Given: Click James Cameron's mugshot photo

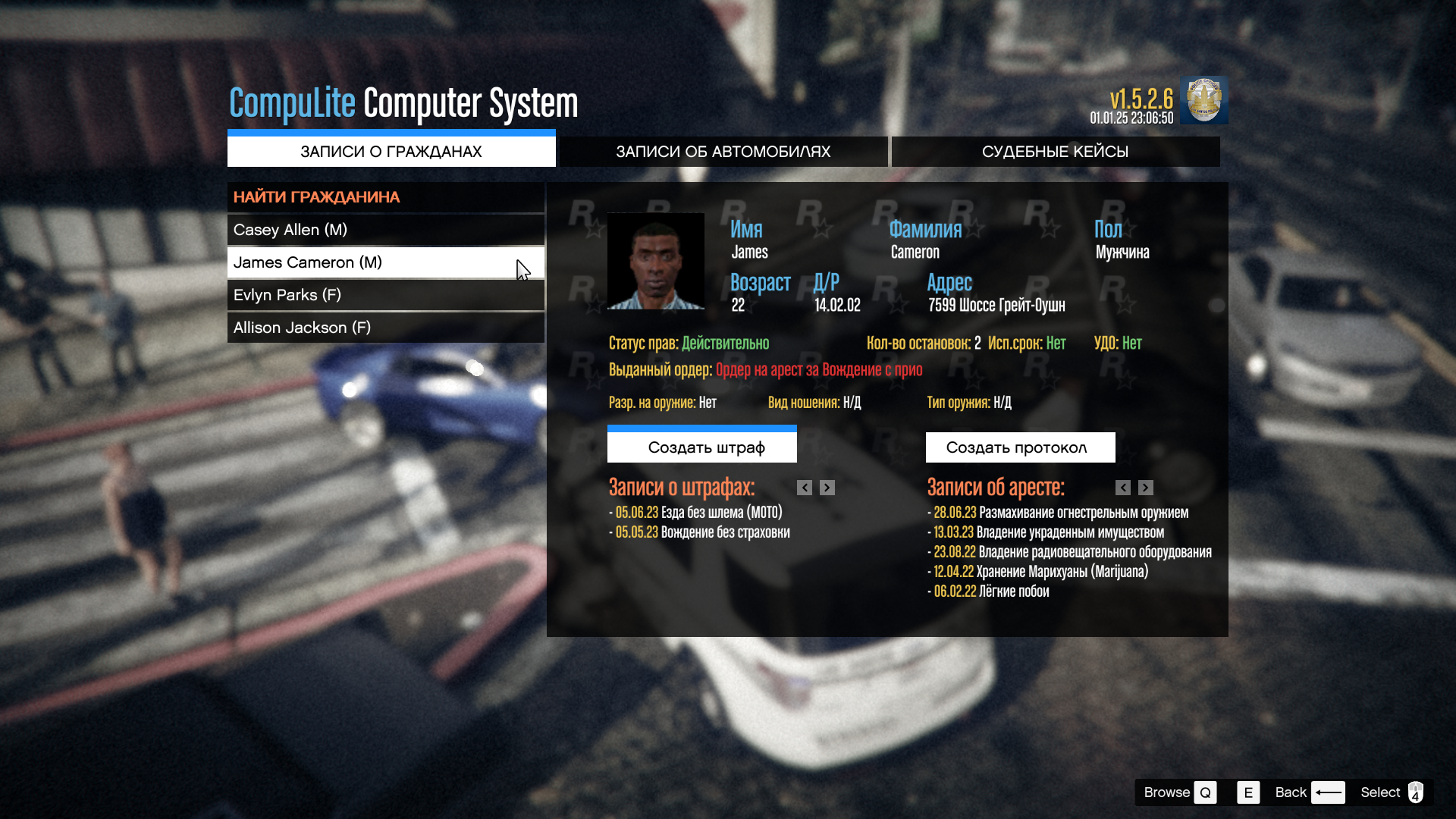Looking at the screenshot, I should pyautogui.click(x=656, y=261).
